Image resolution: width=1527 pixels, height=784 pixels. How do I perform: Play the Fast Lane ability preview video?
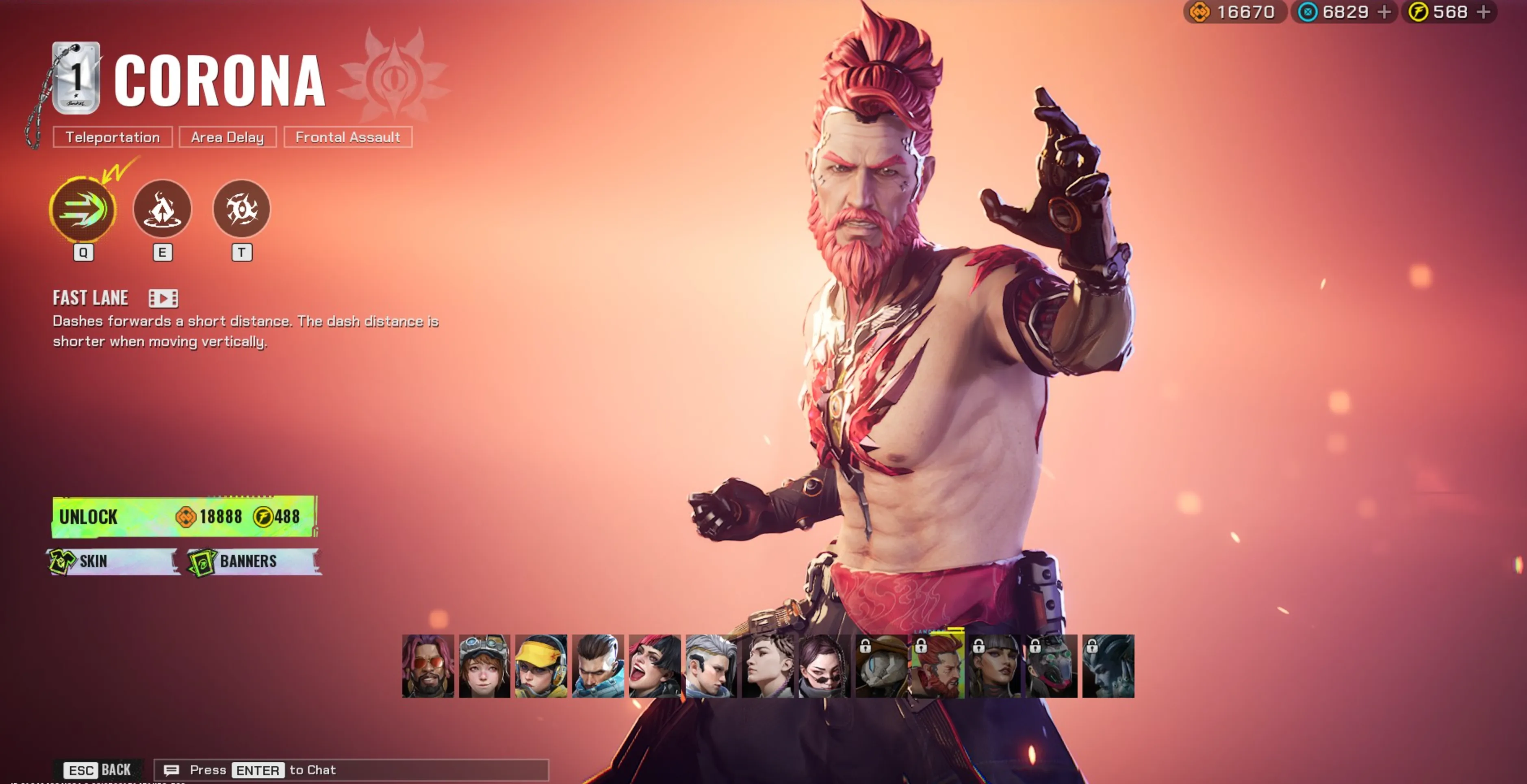pos(163,298)
